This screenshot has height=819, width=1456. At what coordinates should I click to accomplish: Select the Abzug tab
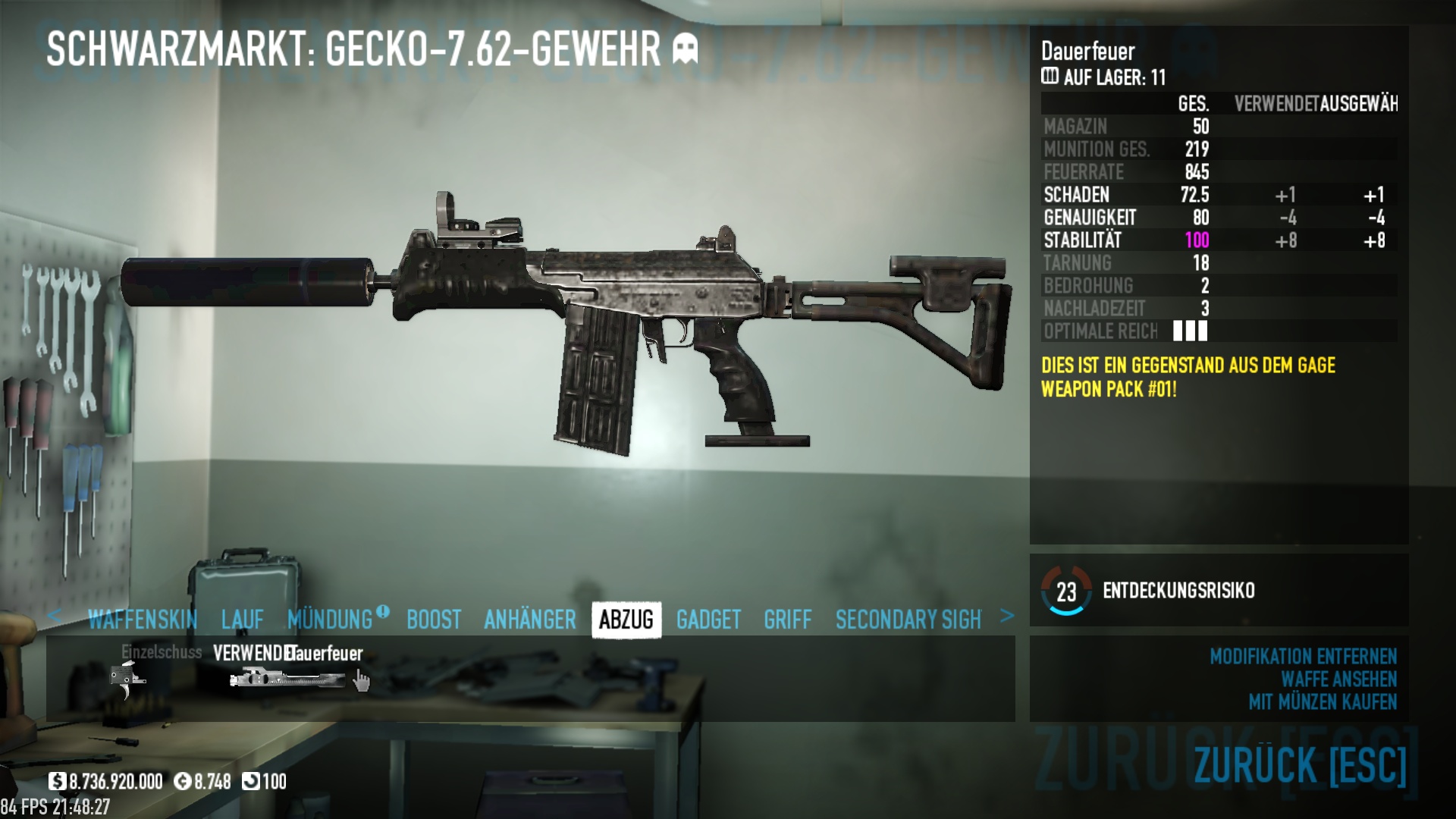(626, 620)
